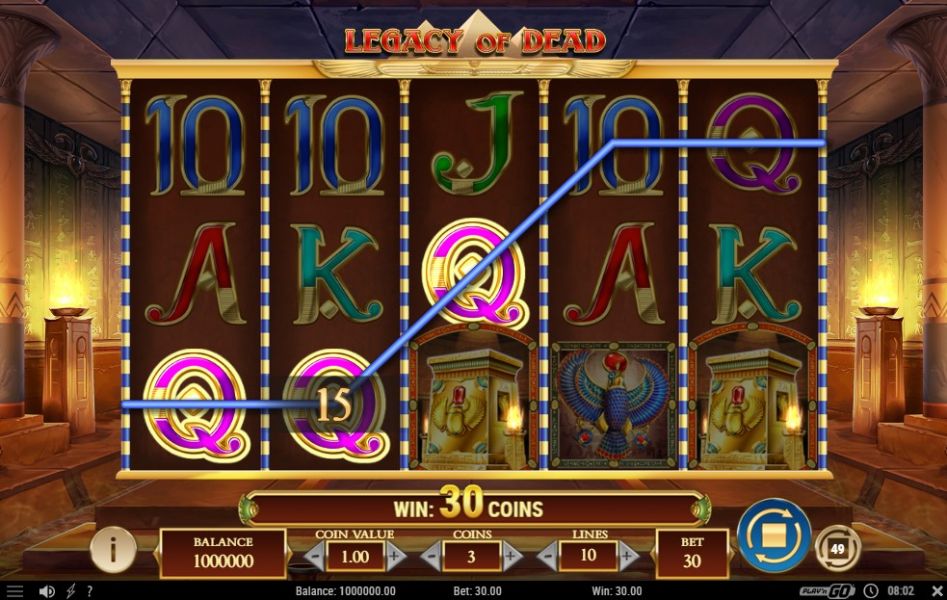The width and height of the screenshot is (947, 600).
Task: Toggle the sound speaker icon
Action: (46, 591)
